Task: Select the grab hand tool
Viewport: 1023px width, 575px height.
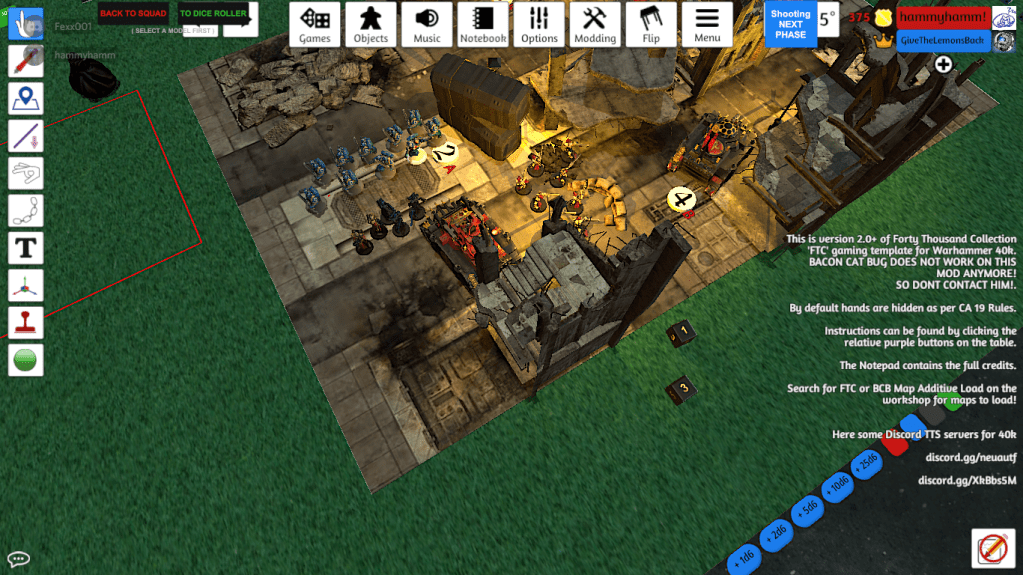Action: click(x=25, y=23)
